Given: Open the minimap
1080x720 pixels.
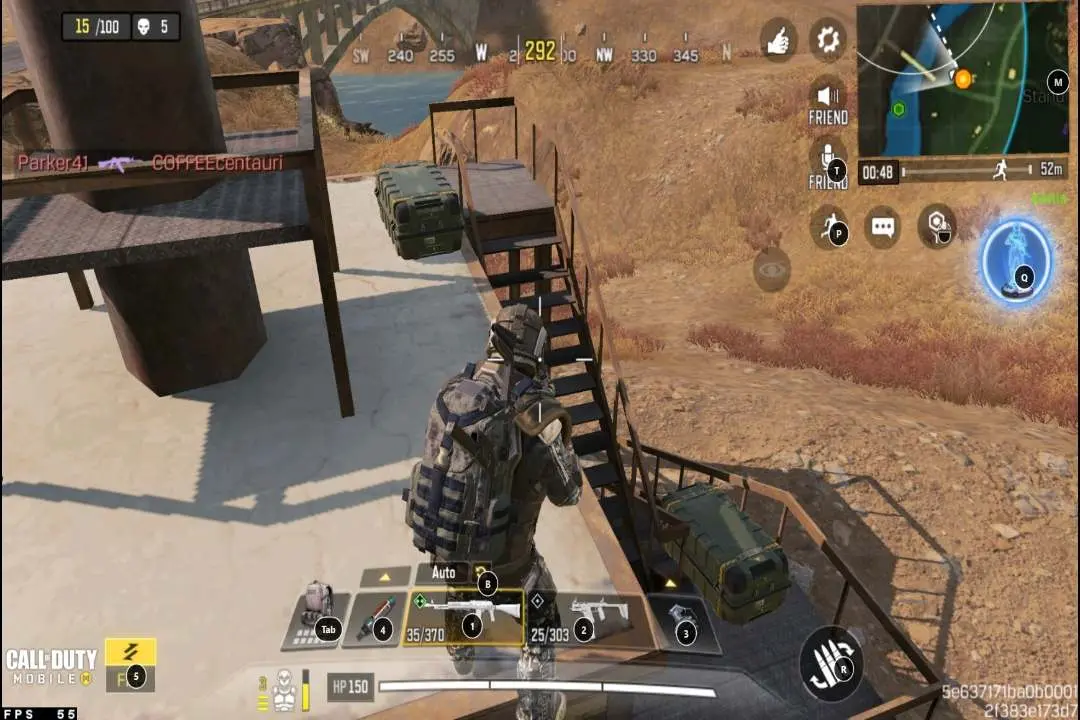Looking at the screenshot, I should pyautogui.click(x=963, y=78).
